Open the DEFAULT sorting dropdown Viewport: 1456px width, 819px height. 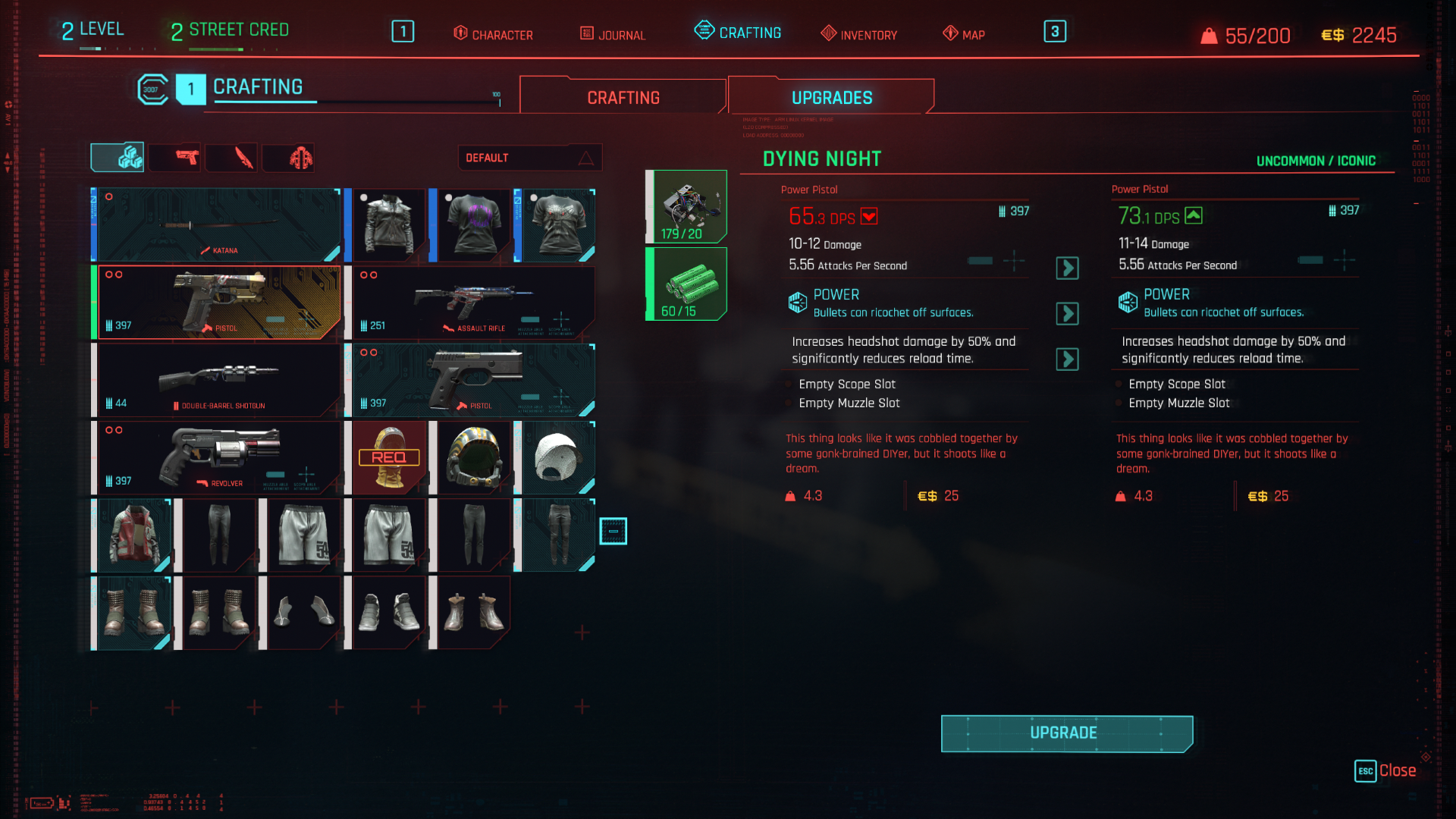[529, 157]
